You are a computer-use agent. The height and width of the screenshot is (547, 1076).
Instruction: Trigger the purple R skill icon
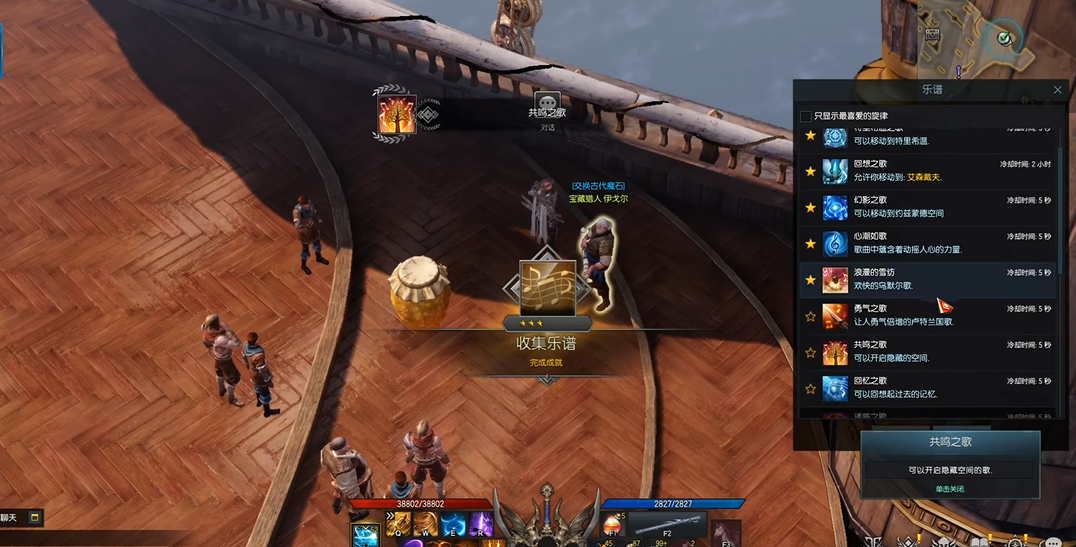click(481, 524)
